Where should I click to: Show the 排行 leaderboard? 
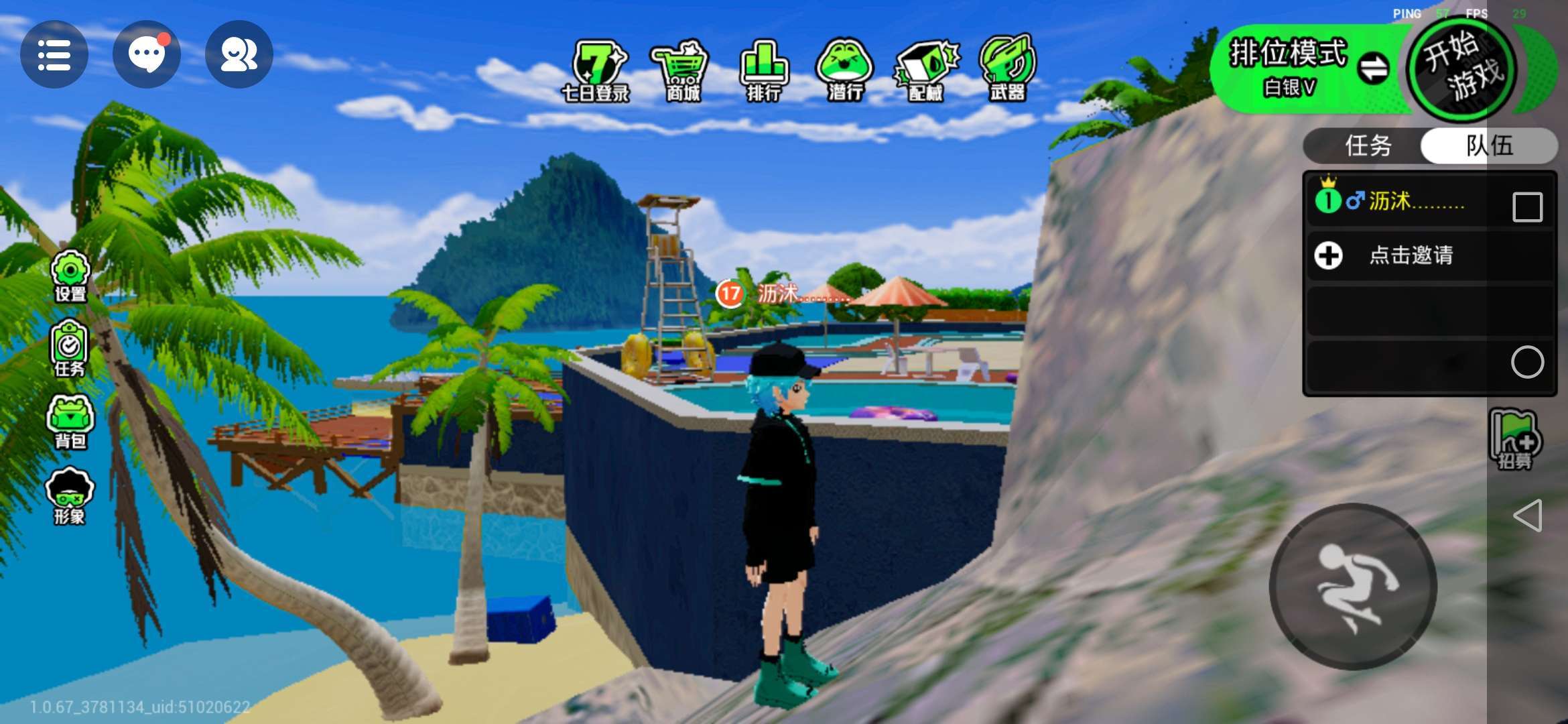coord(764,71)
